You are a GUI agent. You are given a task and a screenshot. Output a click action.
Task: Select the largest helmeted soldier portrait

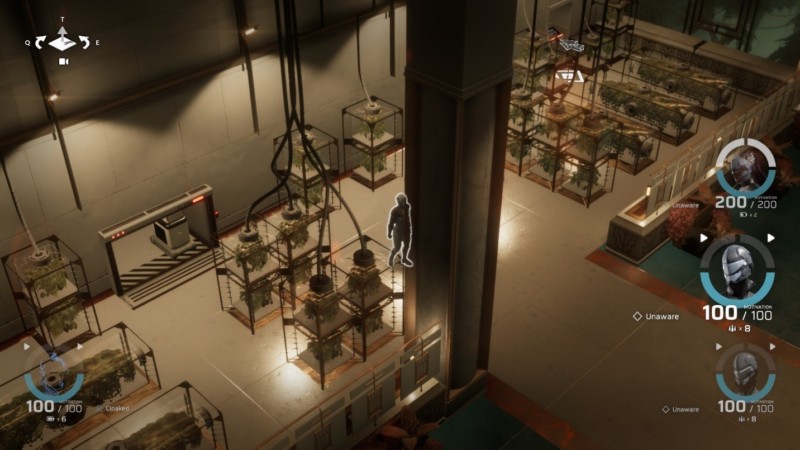point(737,270)
